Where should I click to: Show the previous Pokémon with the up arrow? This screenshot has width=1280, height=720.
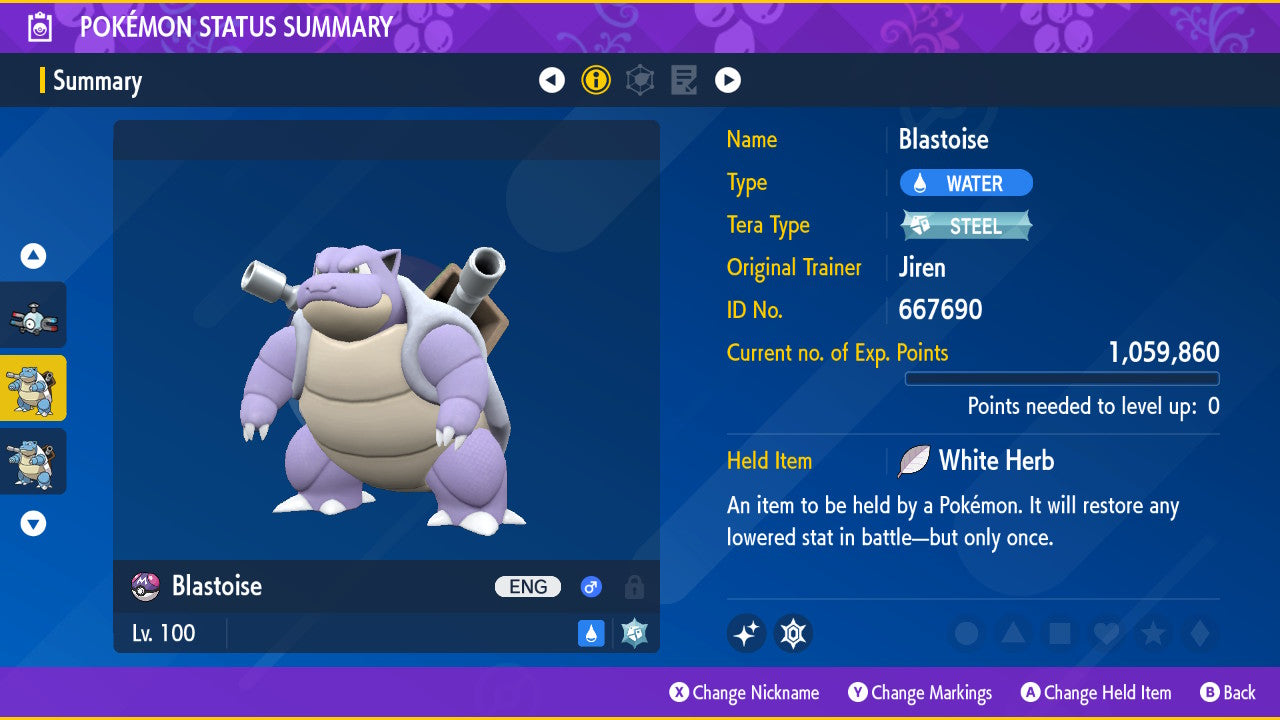pos(33,256)
